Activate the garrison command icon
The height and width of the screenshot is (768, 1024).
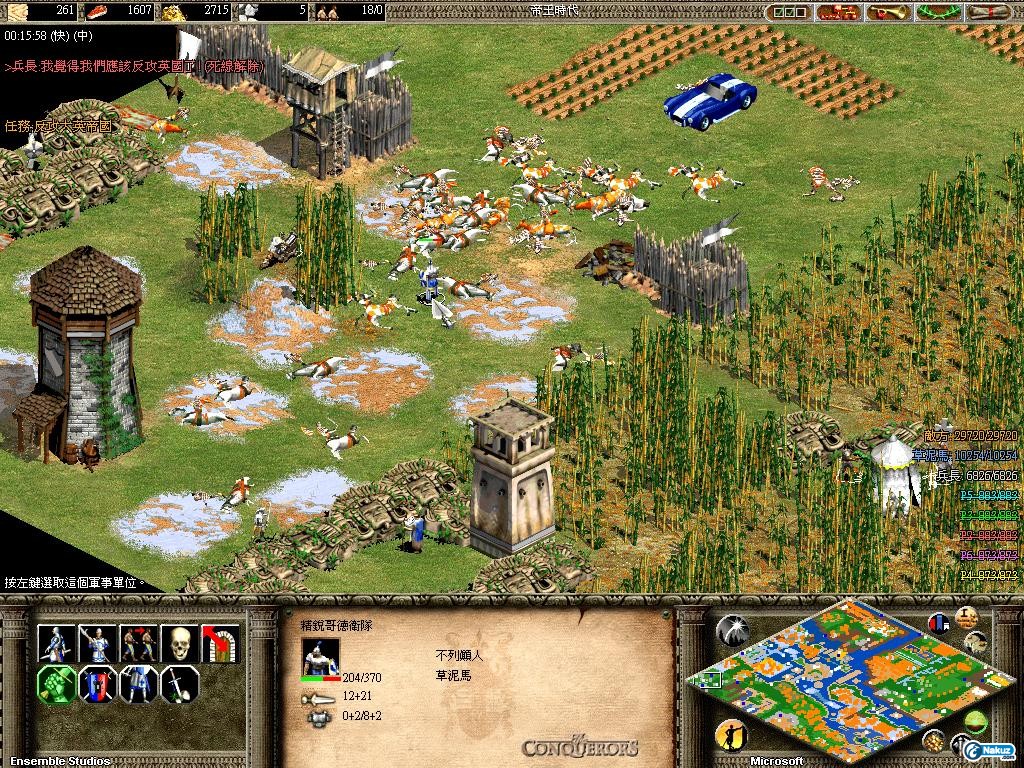point(220,643)
